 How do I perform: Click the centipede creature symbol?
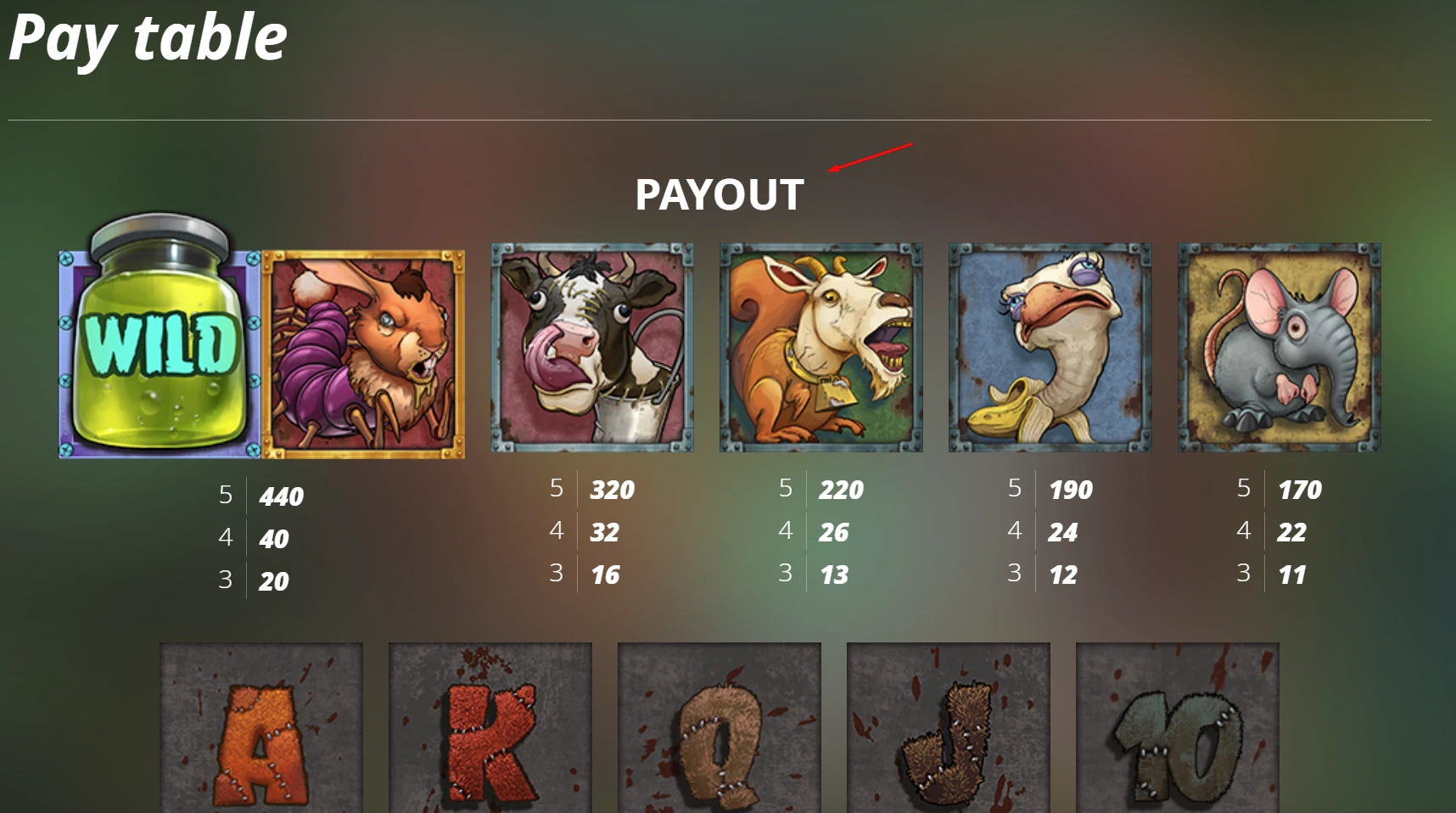pyautogui.click(x=365, y=350)
